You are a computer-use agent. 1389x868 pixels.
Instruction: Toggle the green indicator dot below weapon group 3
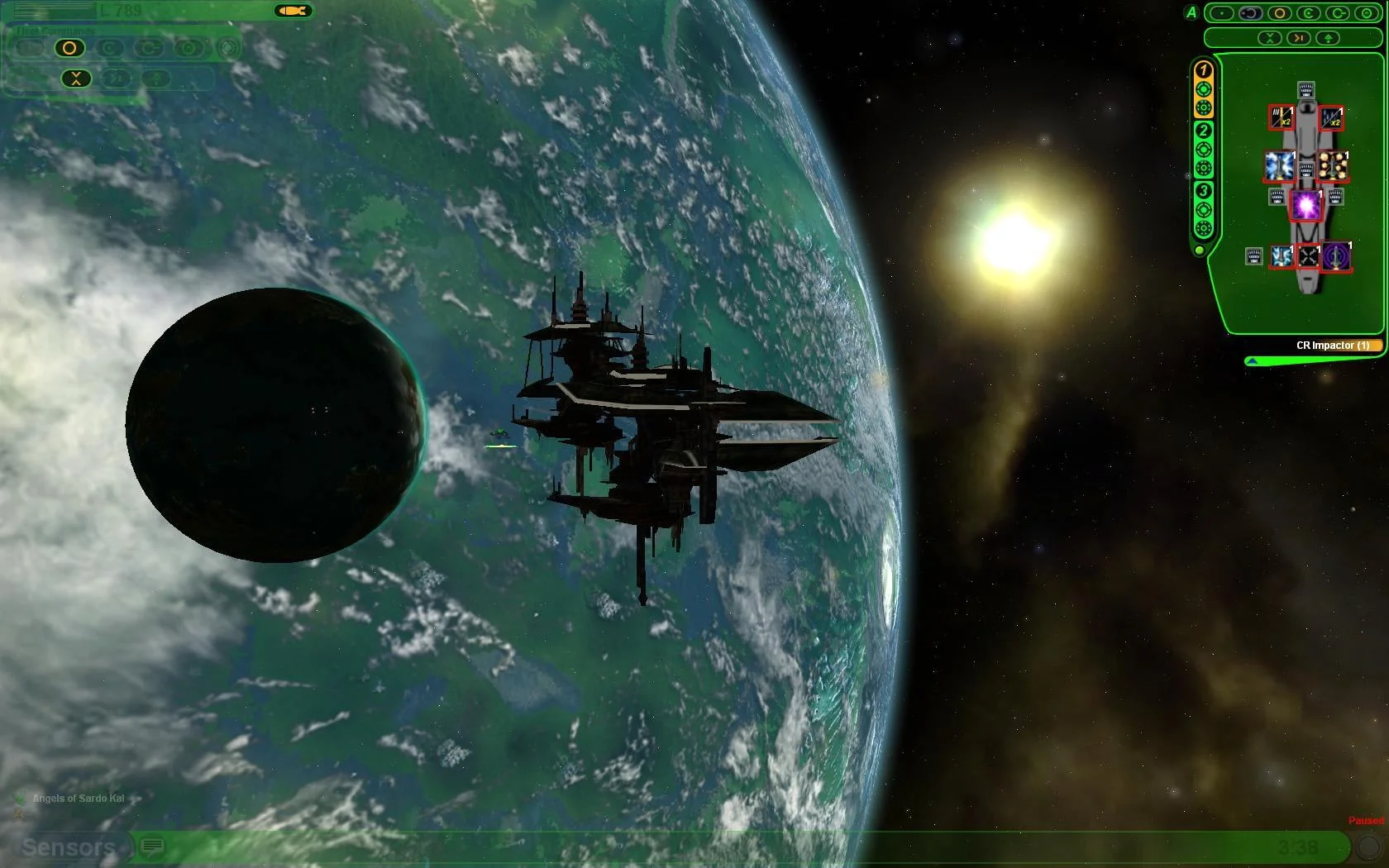[1200, 250]
